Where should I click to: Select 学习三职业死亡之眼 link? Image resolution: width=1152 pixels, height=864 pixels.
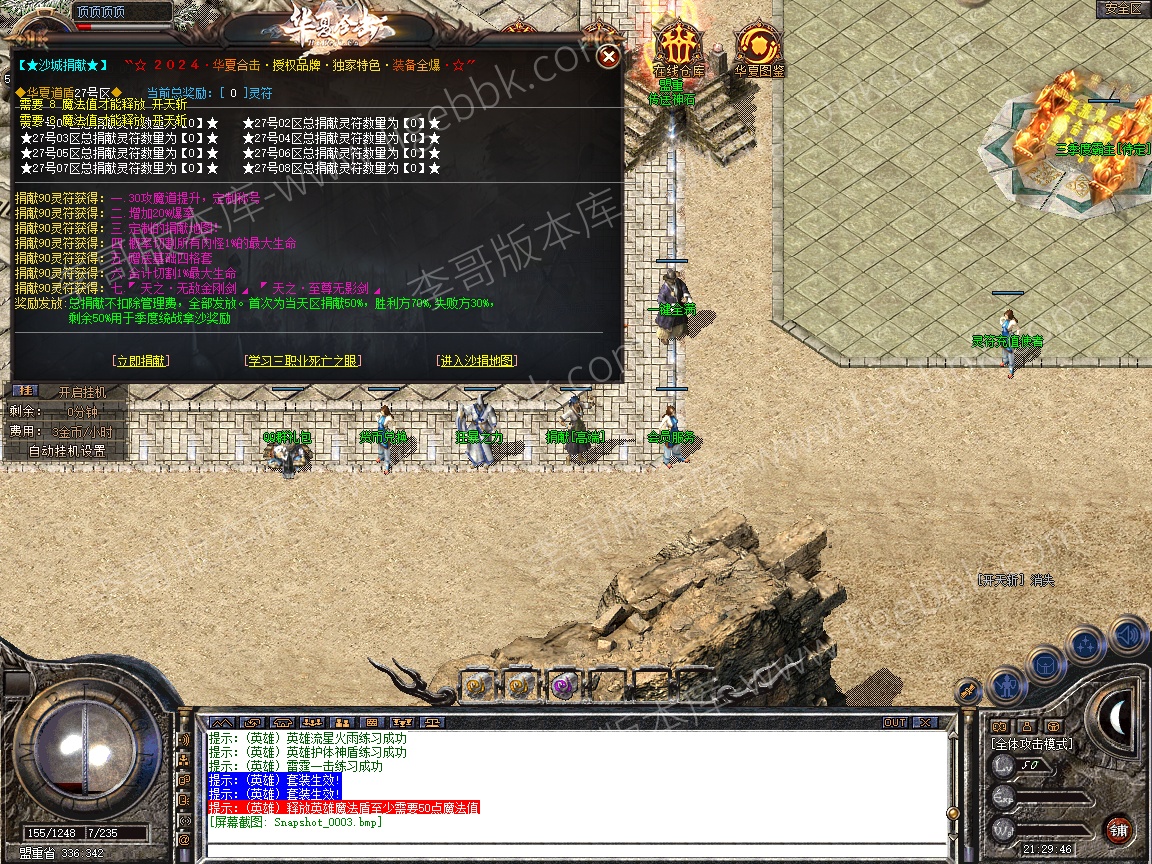pos(303,361)
